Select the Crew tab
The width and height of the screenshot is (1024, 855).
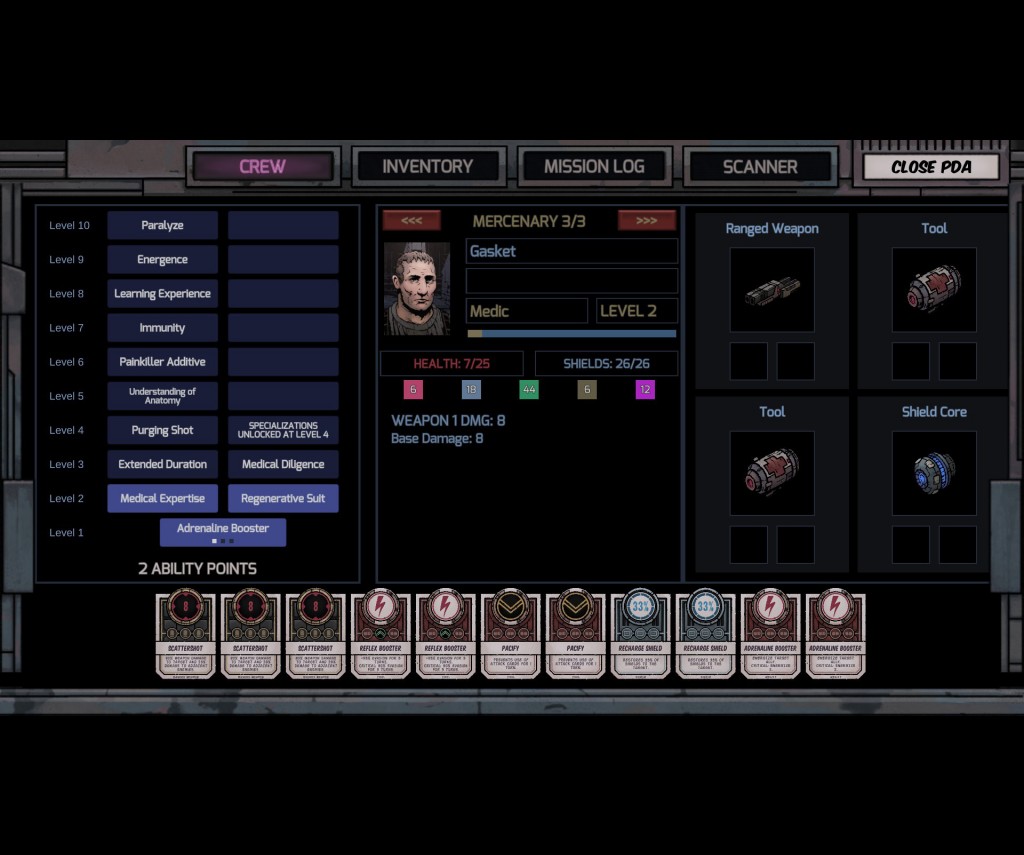point(262,167)
